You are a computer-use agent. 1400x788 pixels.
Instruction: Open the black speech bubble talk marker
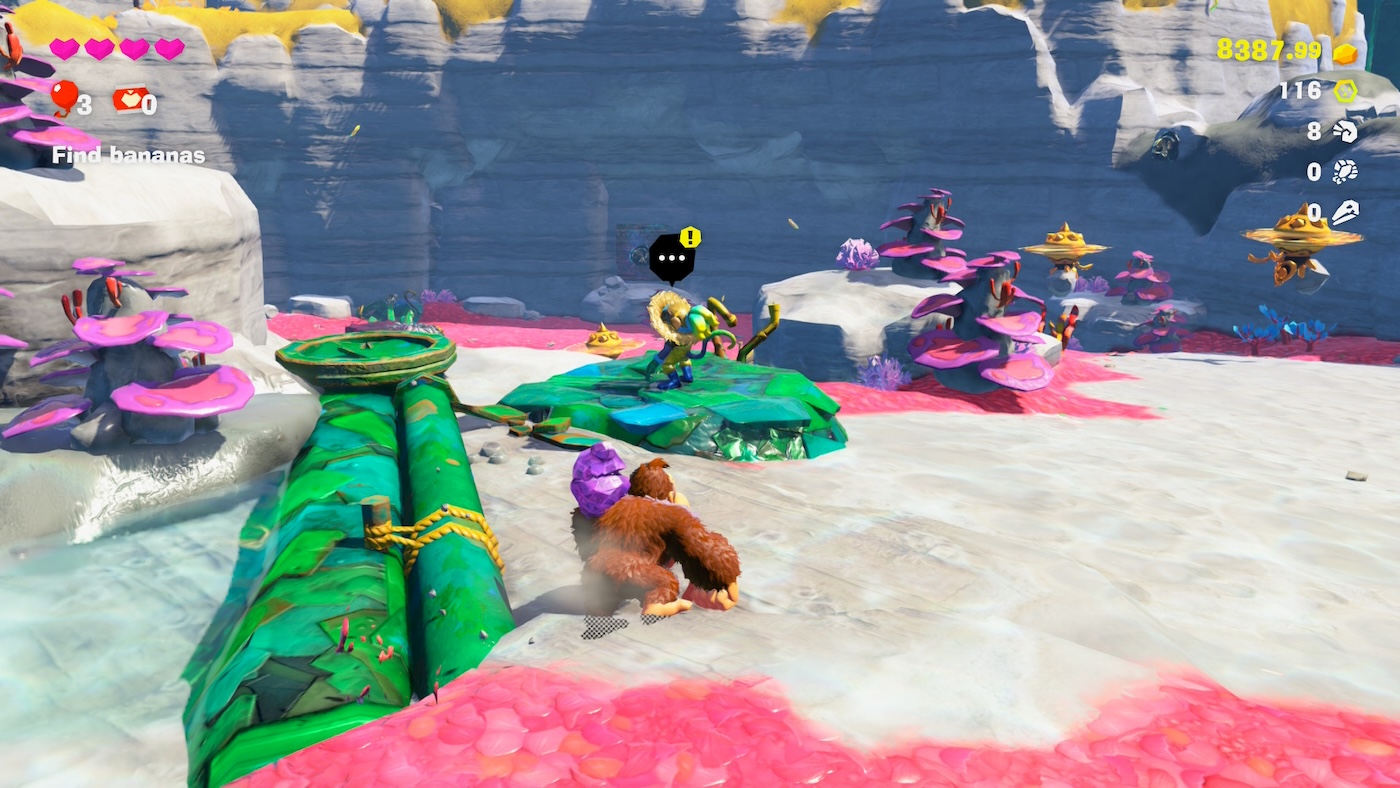coord(672,258)
